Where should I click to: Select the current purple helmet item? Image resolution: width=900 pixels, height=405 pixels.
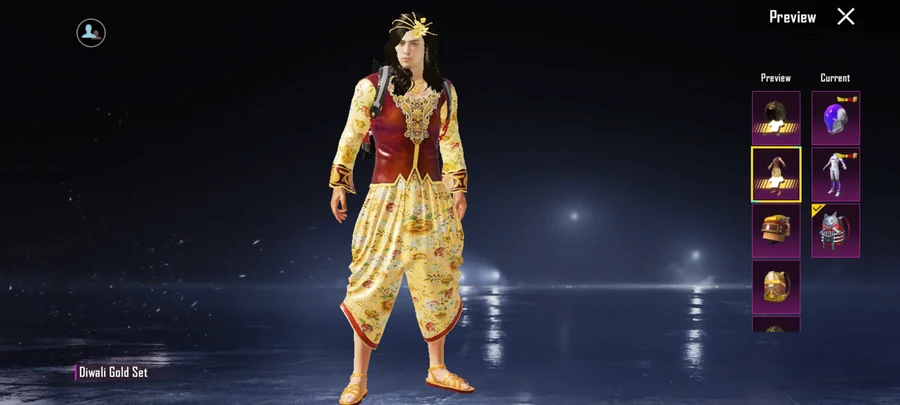pos(835,118)
